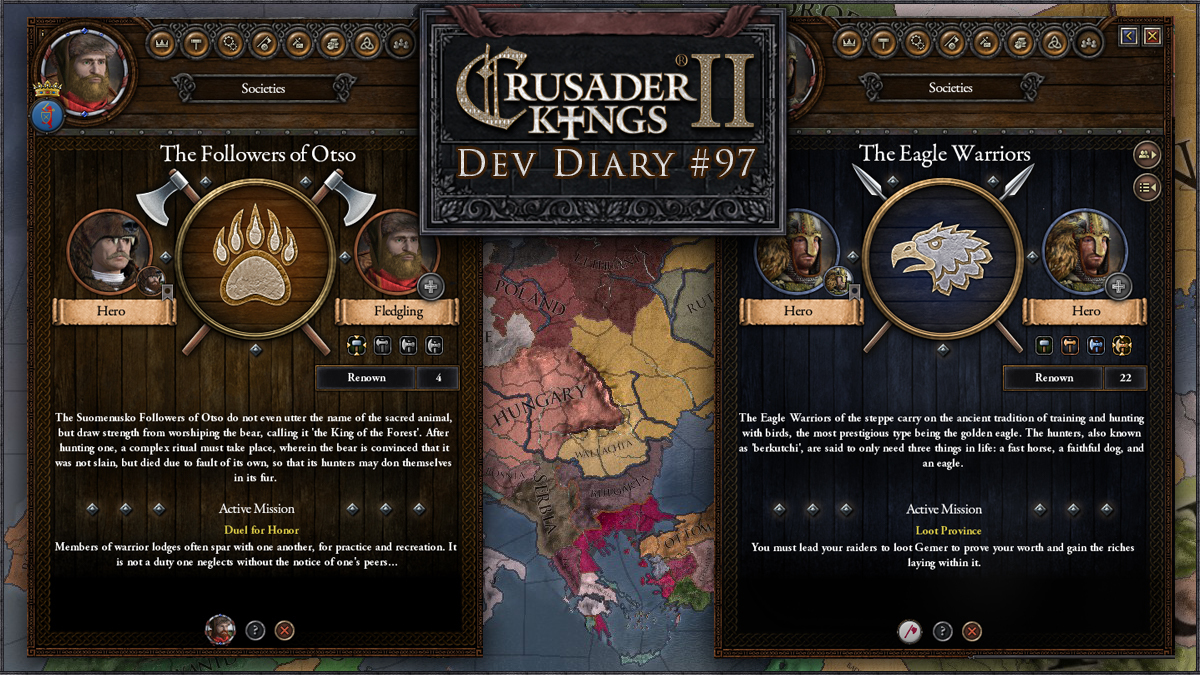Viewport: 1200px width, 675px height.
Task: View the Followers of Otso Hero portrait
Action: tap(108, 251)
